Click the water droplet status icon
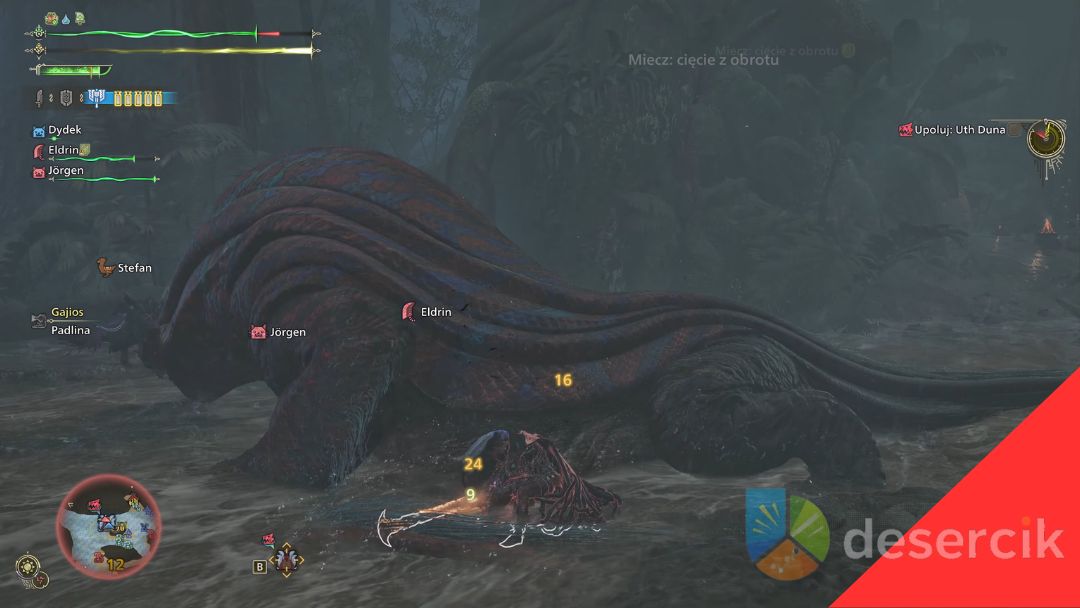 [66, 19]
